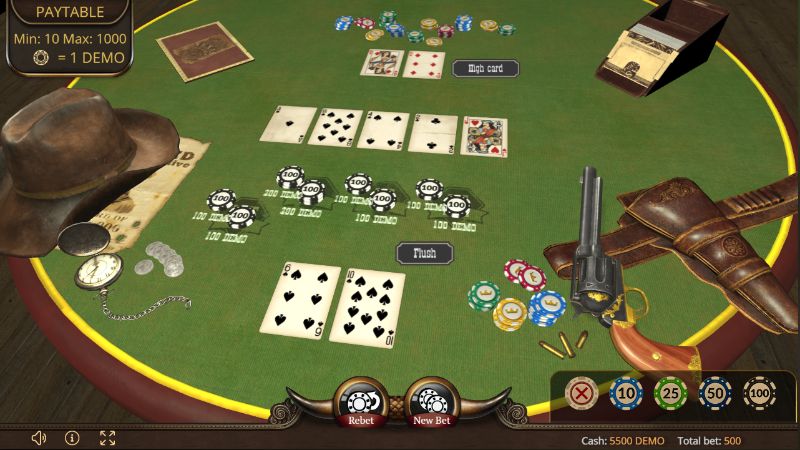Choose the 25 chip denomination

tap(669, 393)
